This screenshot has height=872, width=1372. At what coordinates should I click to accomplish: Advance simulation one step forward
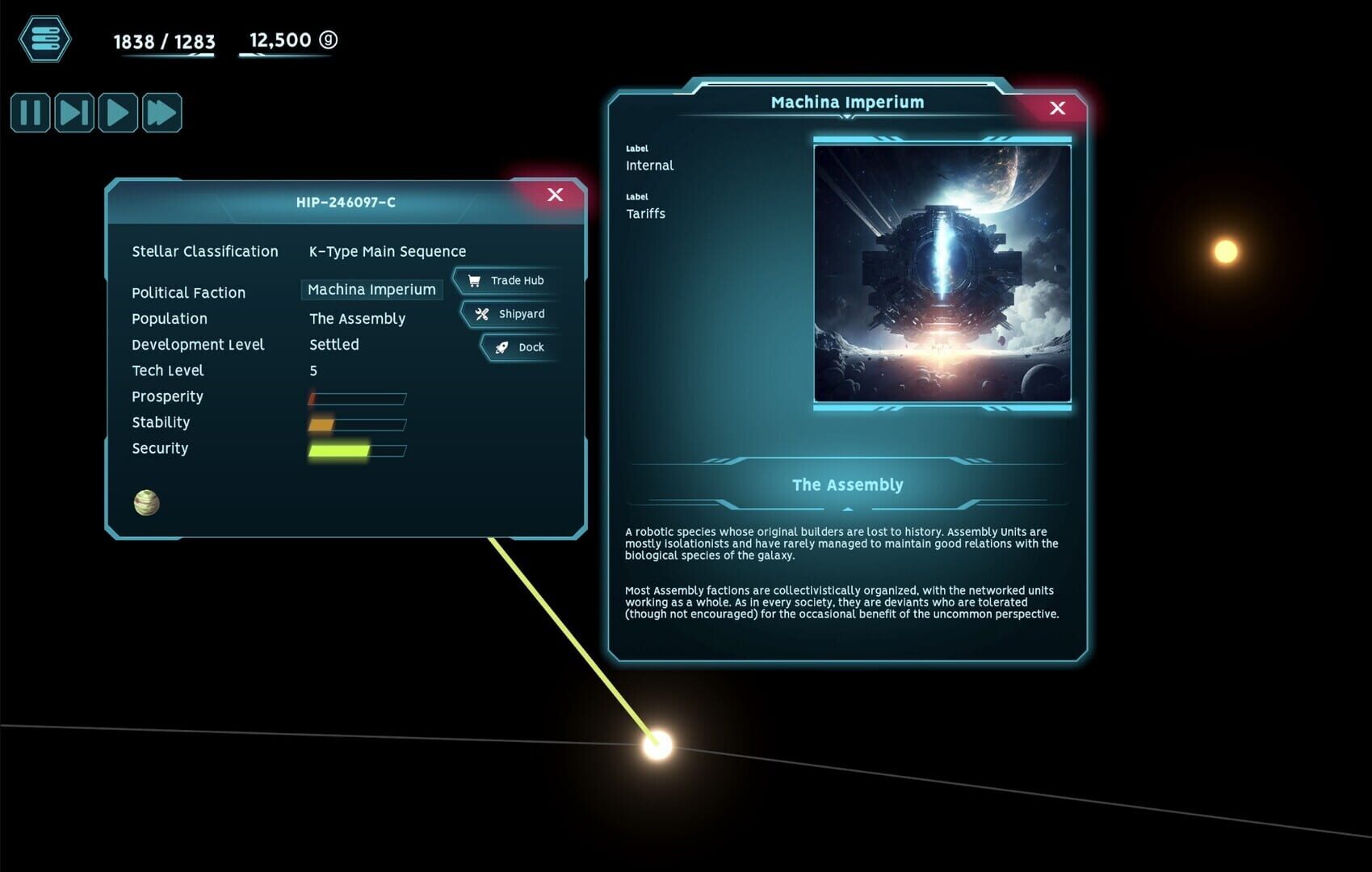[x=73, y=112]
